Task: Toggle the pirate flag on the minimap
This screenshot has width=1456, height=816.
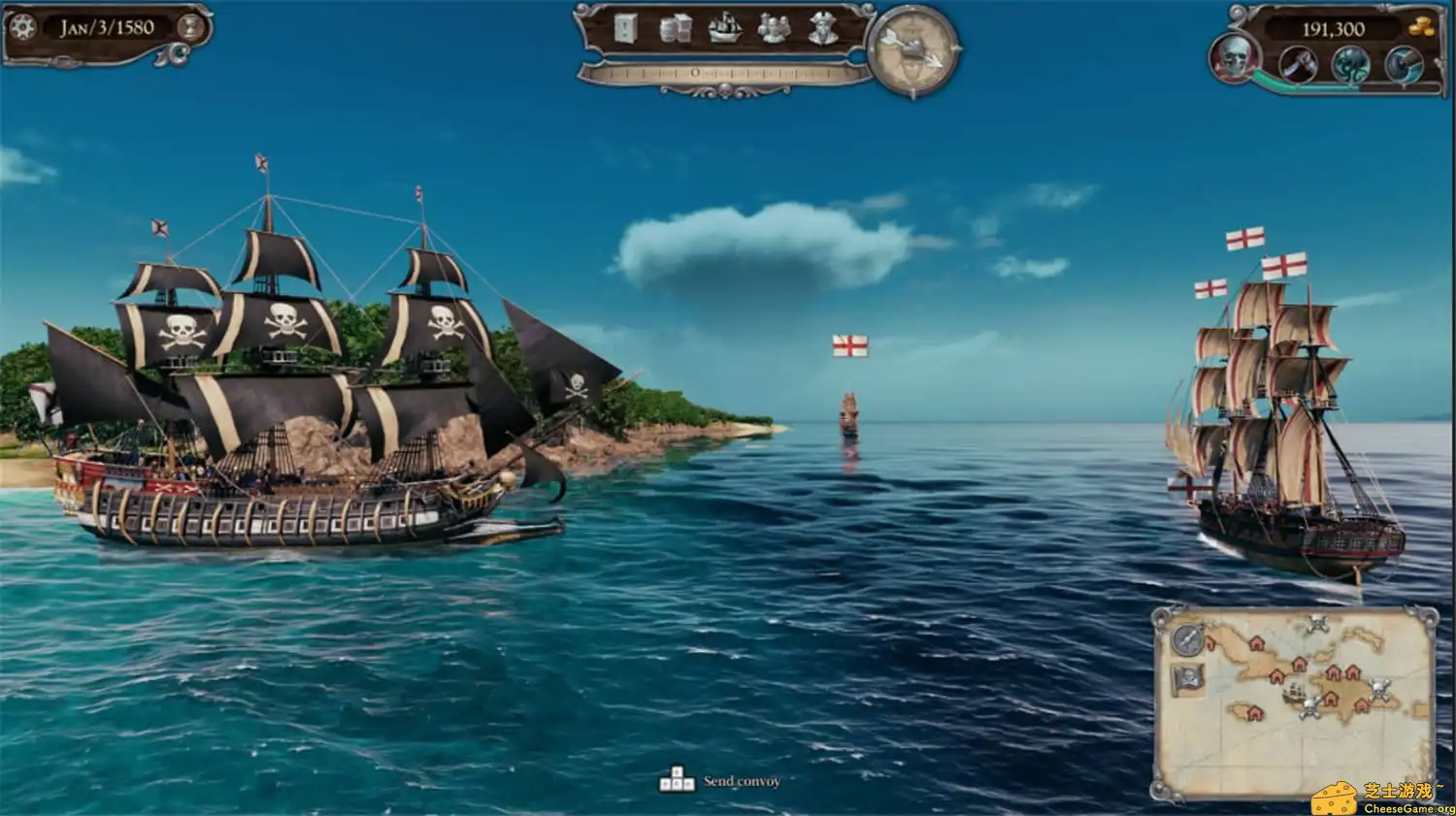Action: coord(1185,679)
